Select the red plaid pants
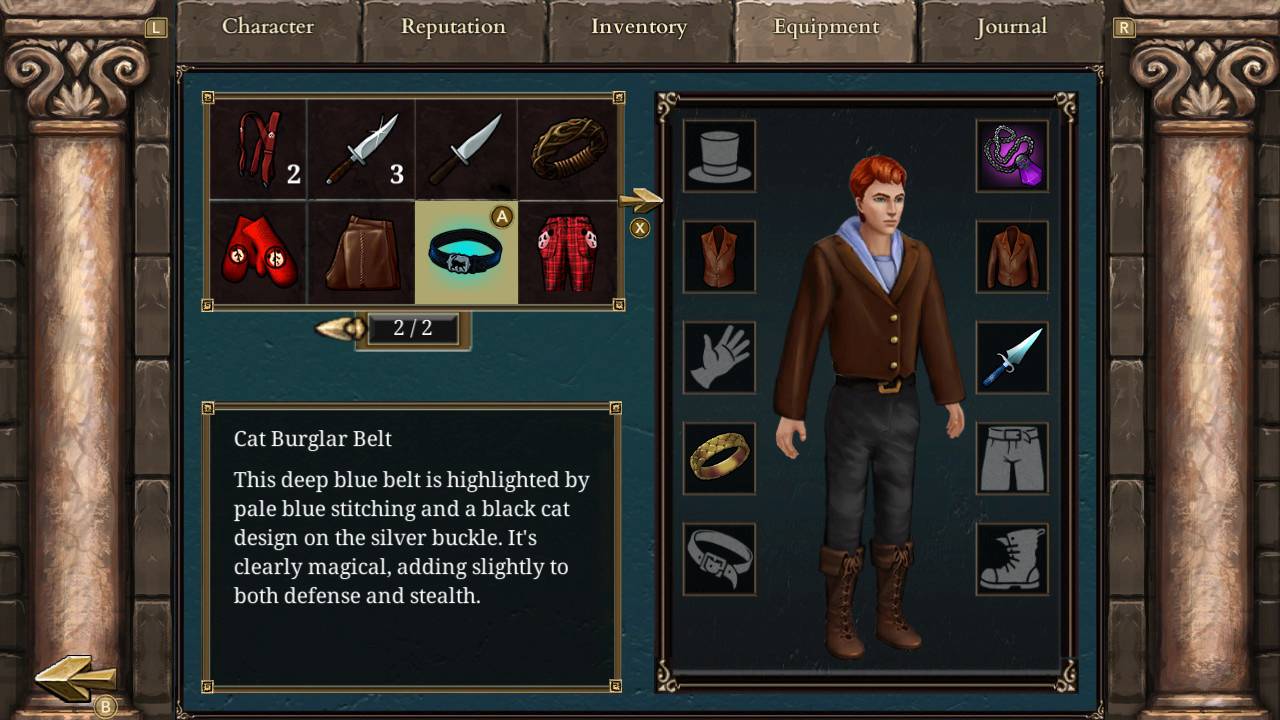 point(569,253)
